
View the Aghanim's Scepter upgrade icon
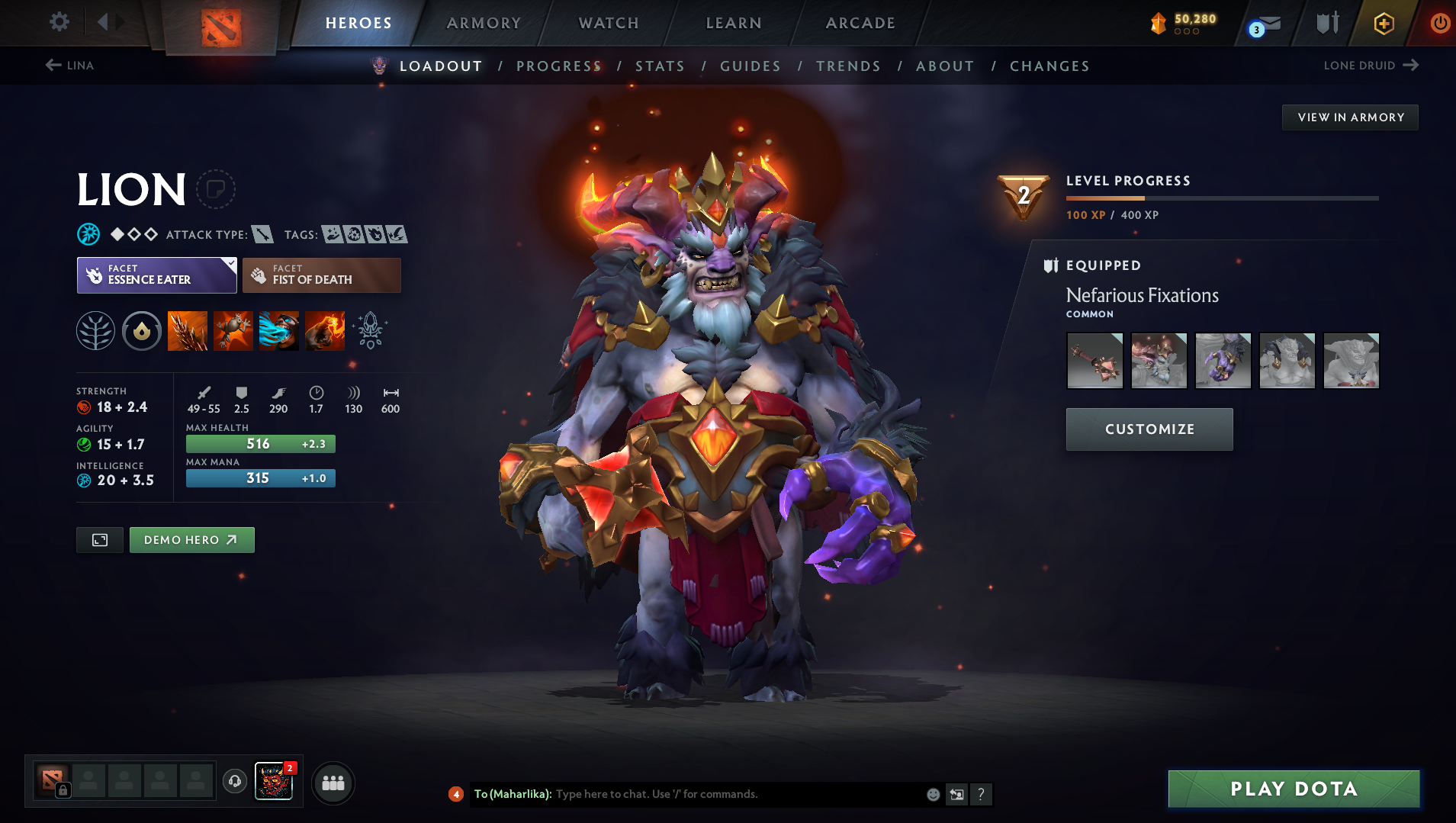click(370, 330)
